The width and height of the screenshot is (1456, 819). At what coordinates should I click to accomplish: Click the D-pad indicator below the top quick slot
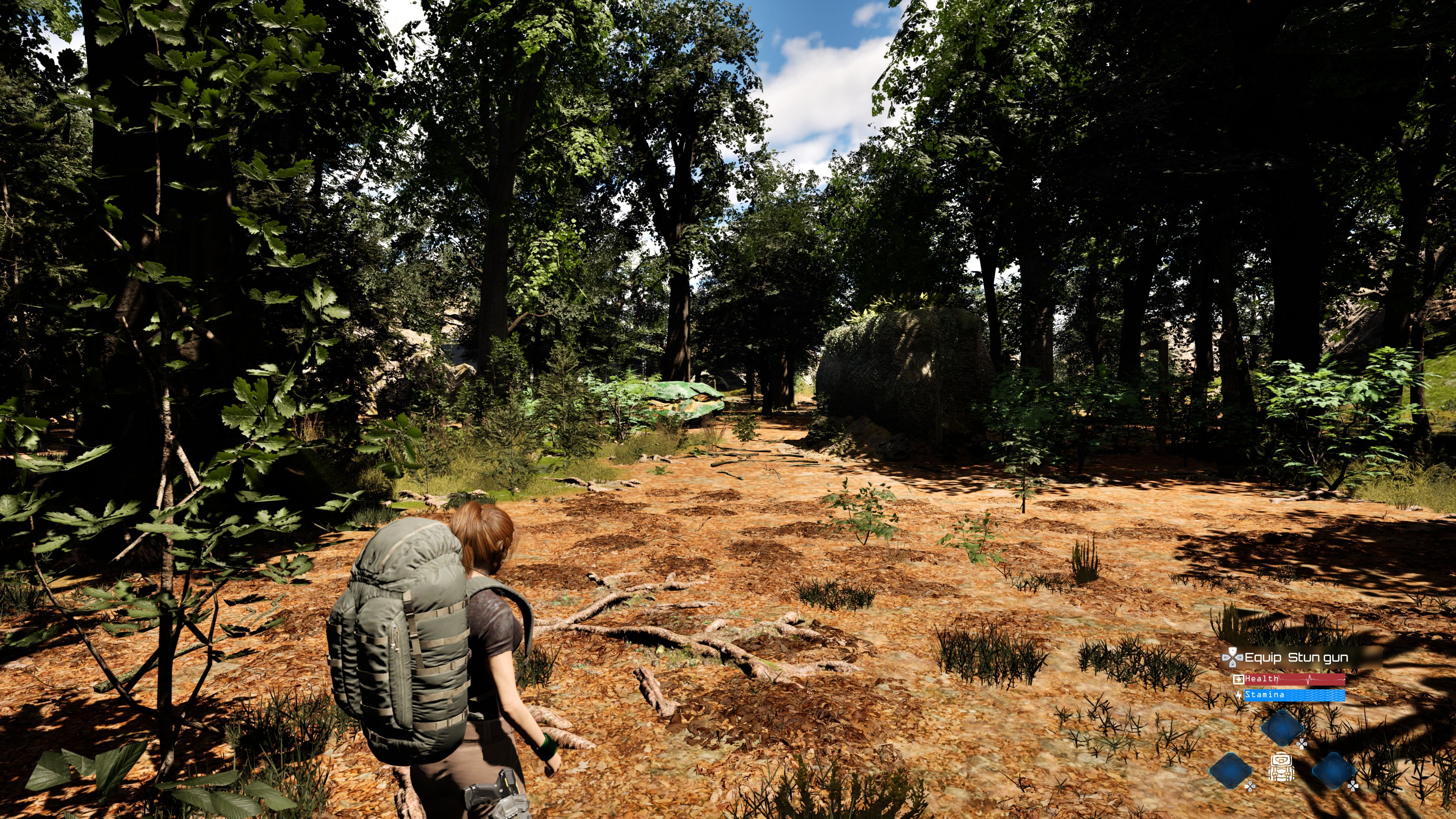1302,745
